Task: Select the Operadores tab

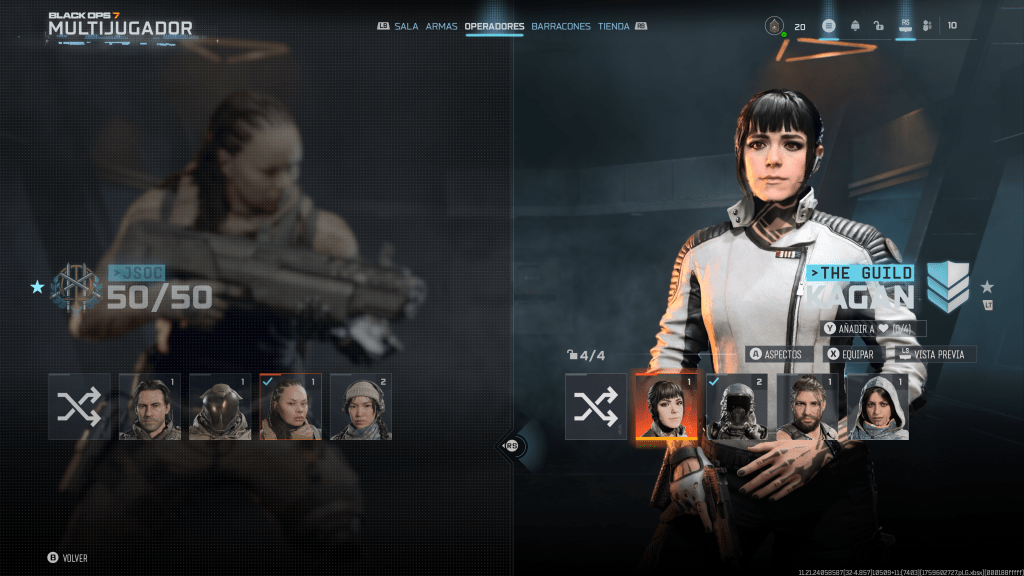Action: click(x=494, y=26)
